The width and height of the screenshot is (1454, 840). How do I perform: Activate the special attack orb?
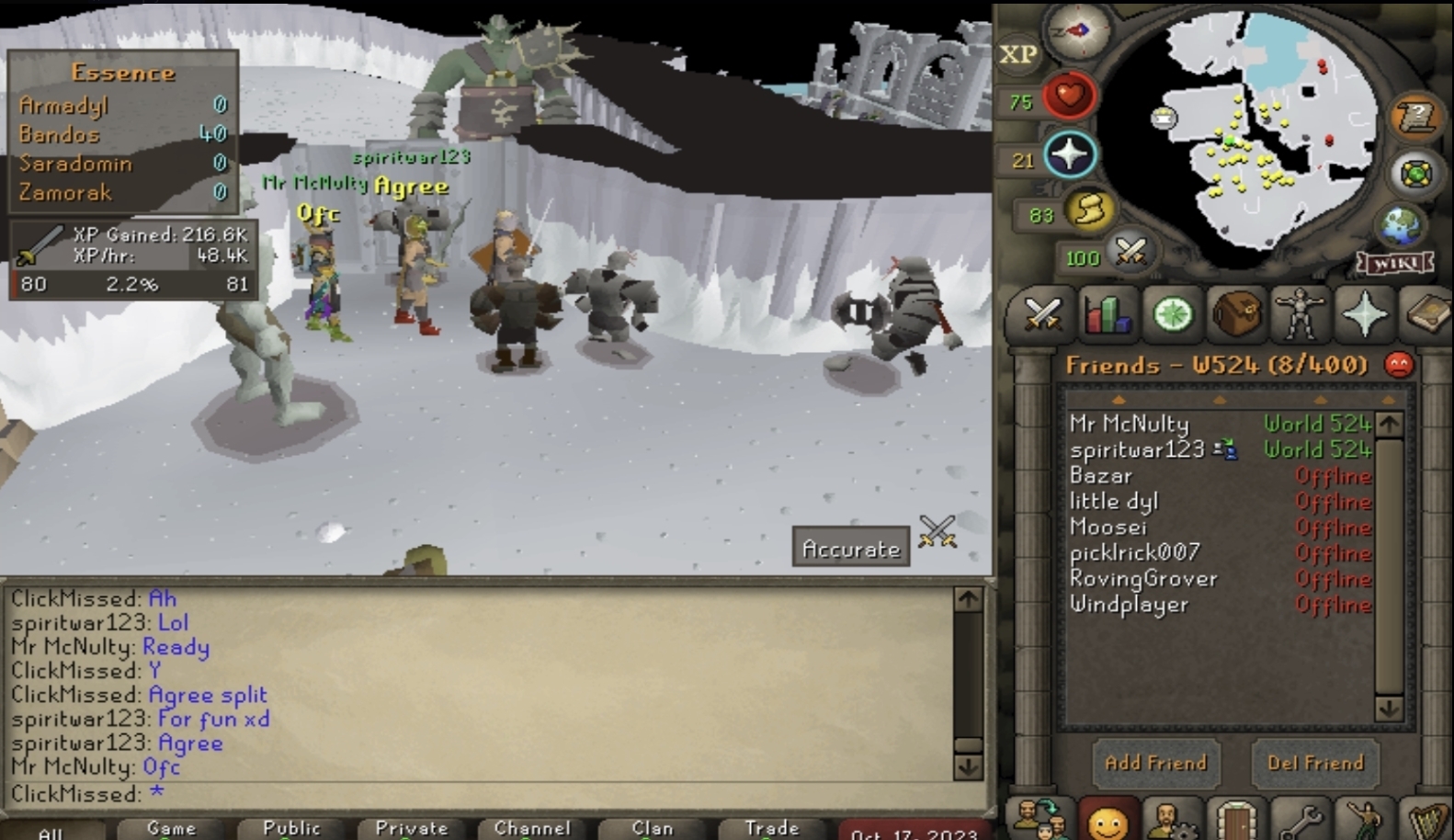[x=1130, y=252]
